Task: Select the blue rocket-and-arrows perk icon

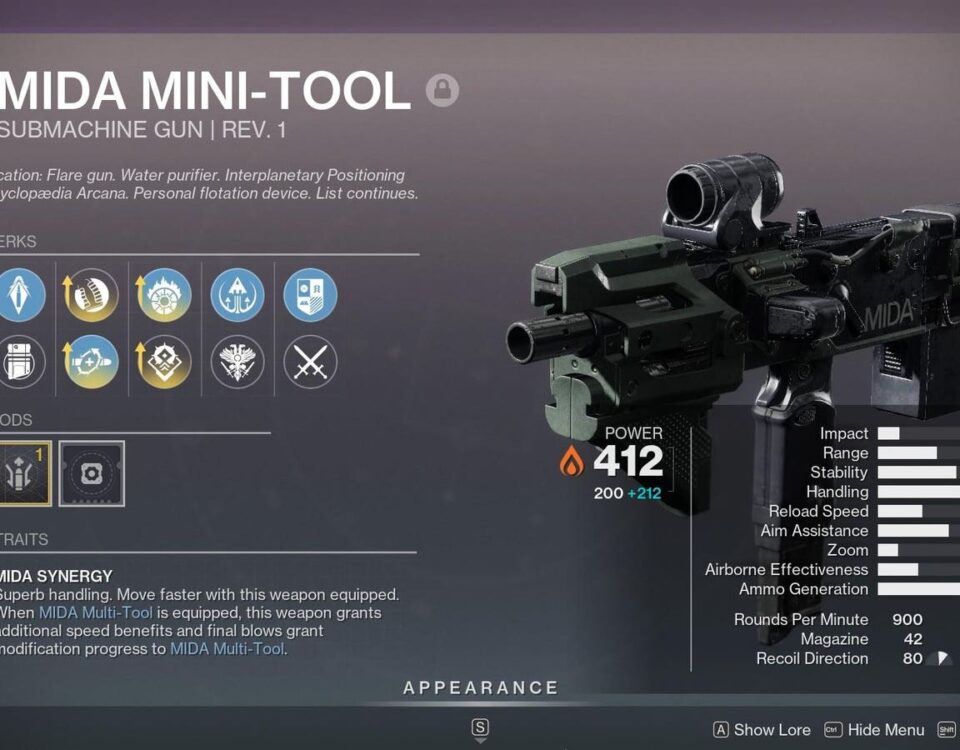Action: (237, 295)
